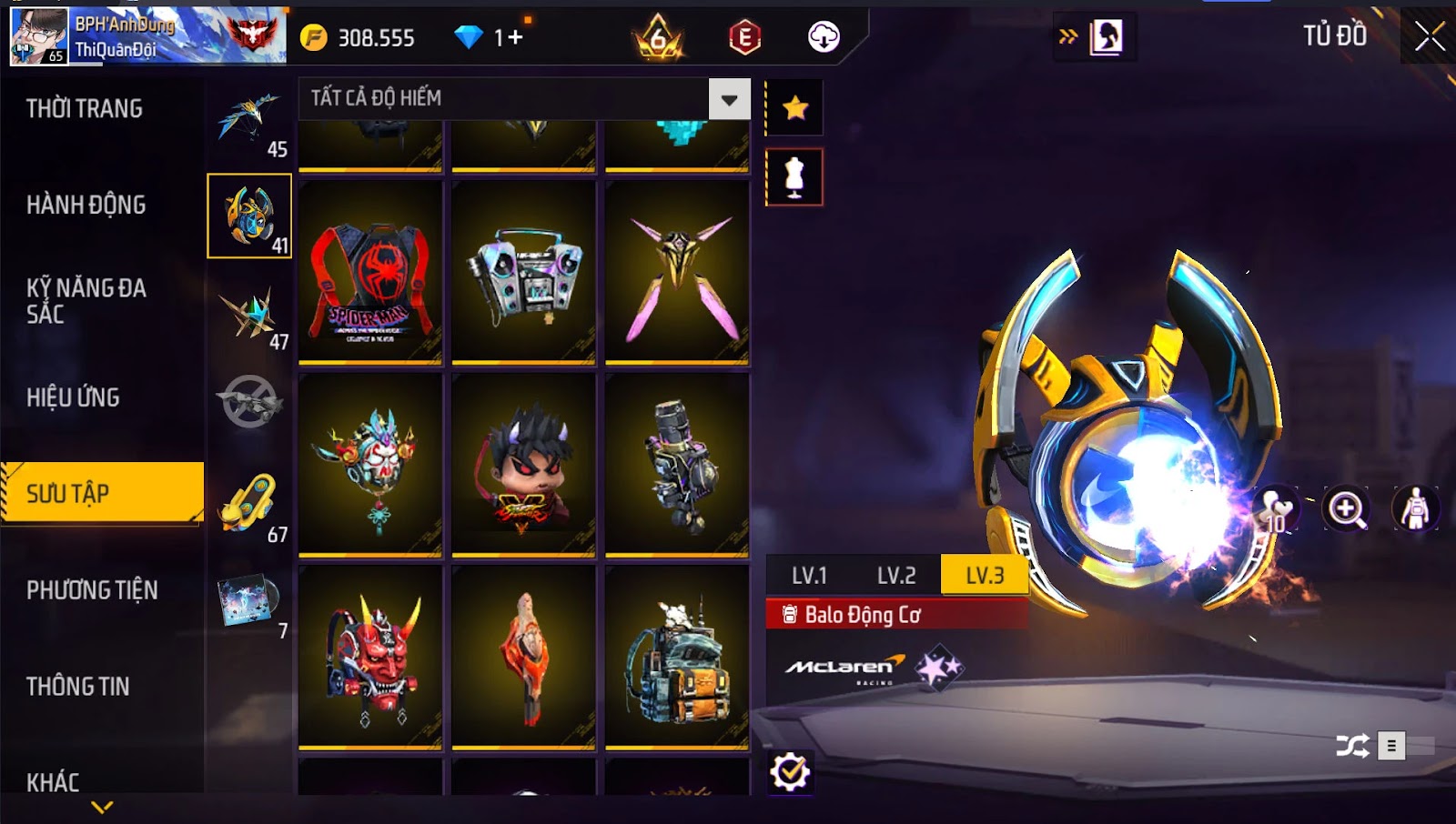This screenshot has width=1456, height=824.
Task: Click the shuffle random icon
Action: 1352,747
